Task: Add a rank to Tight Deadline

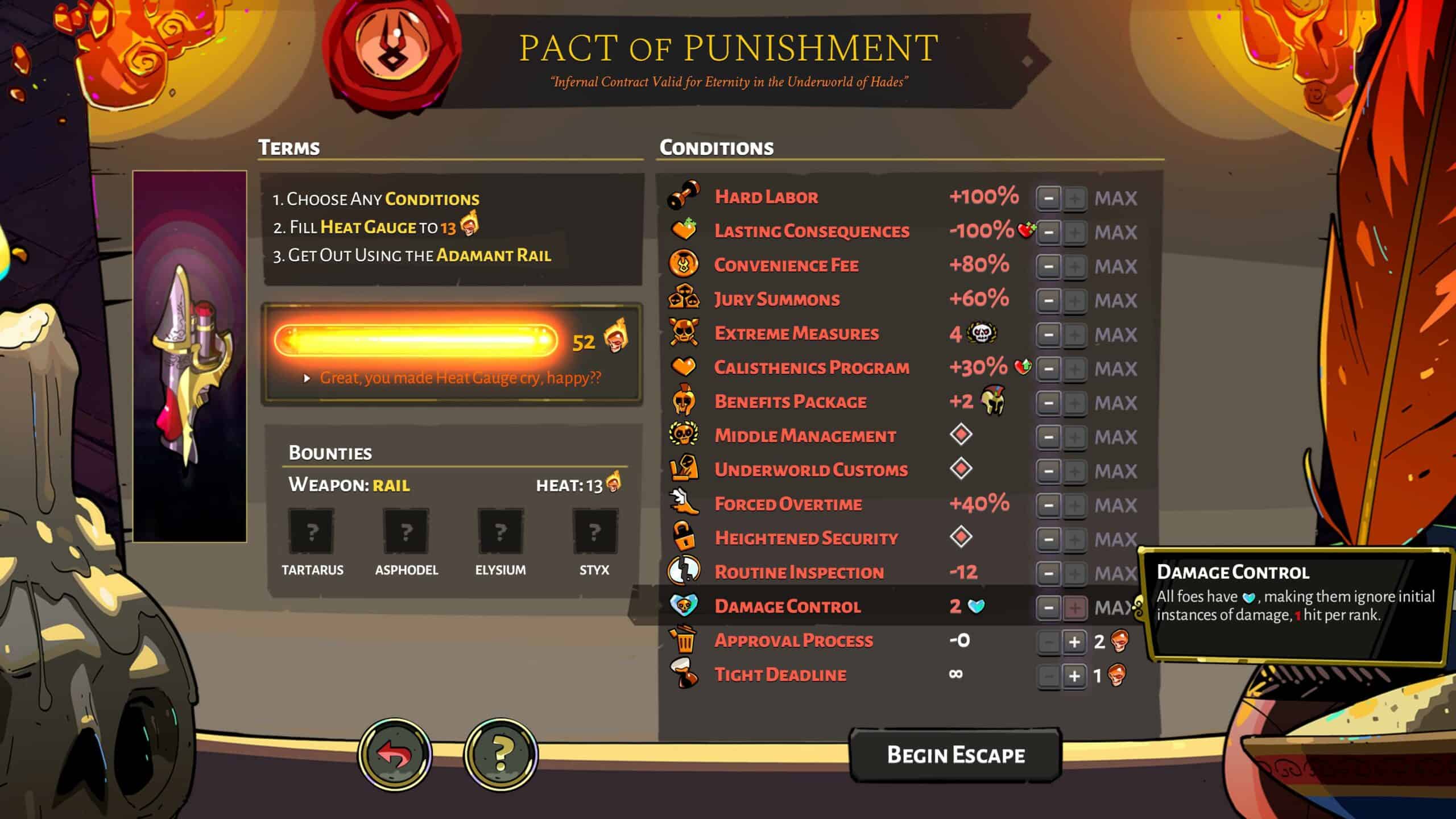Action: [1074, 675]
